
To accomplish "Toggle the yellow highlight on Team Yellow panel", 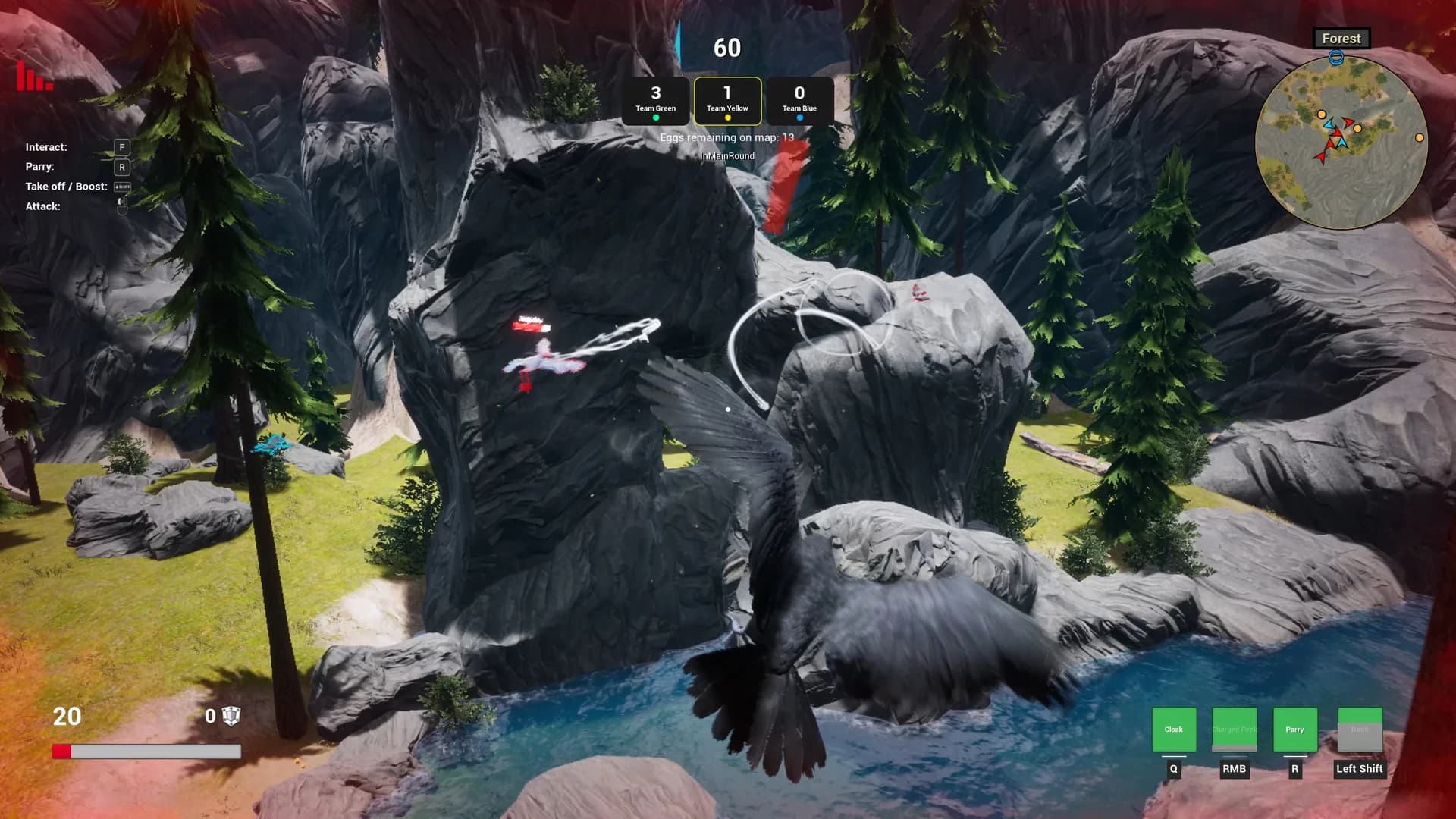I will (x=727, y=101).
